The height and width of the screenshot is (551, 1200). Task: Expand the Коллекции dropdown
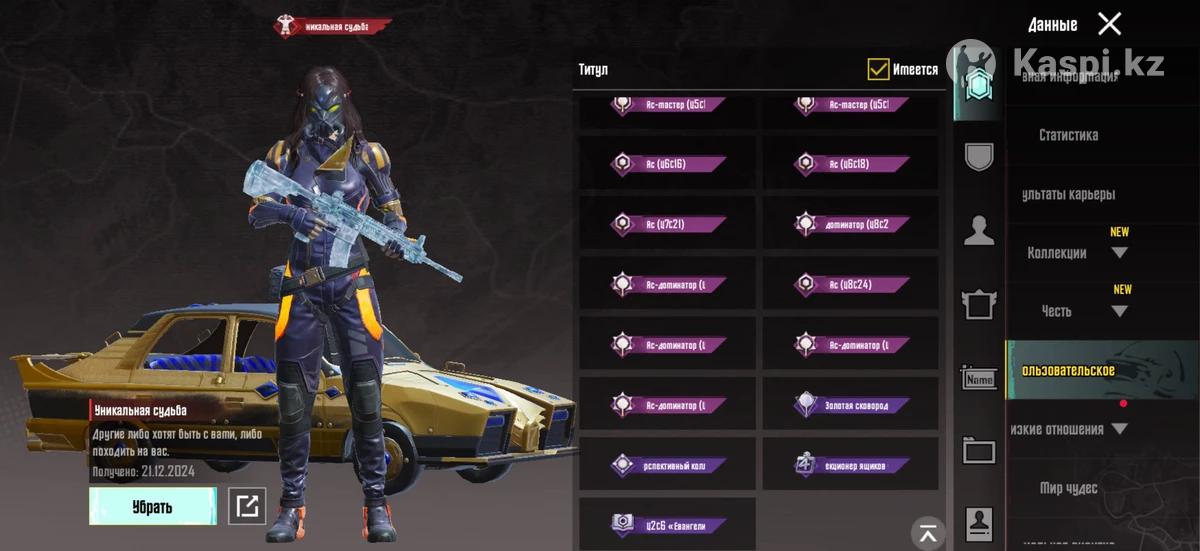click(1119, 253)
